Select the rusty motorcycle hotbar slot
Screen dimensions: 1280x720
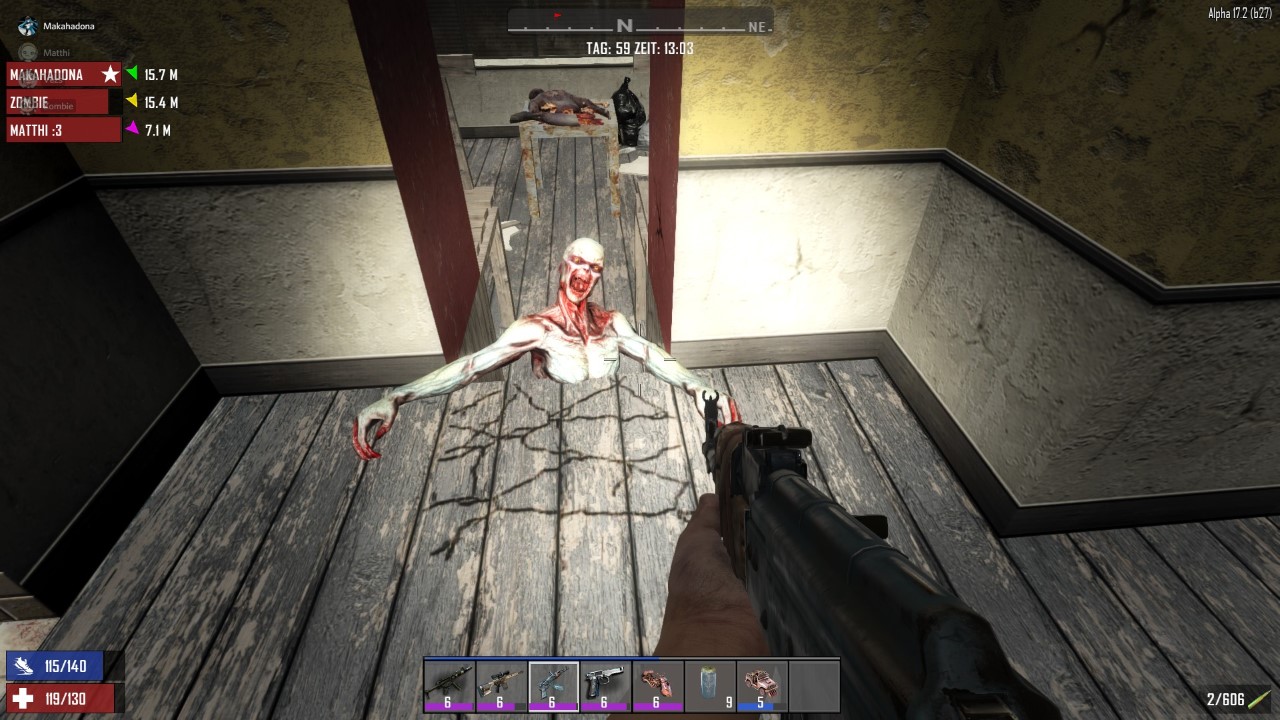point(657,685)
